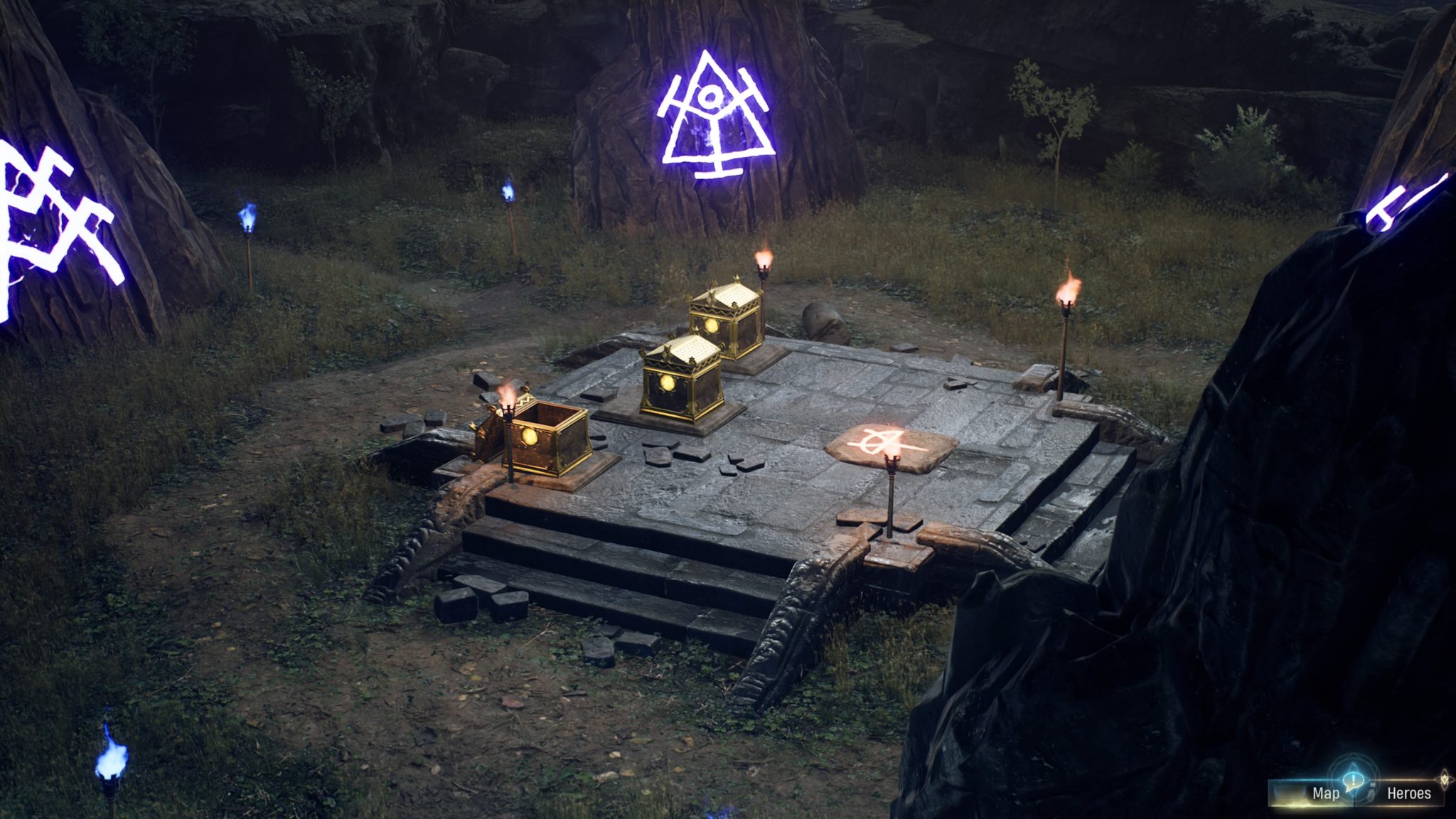Click the tiny list icon above the Heroes button

(x=1373, y=785)
